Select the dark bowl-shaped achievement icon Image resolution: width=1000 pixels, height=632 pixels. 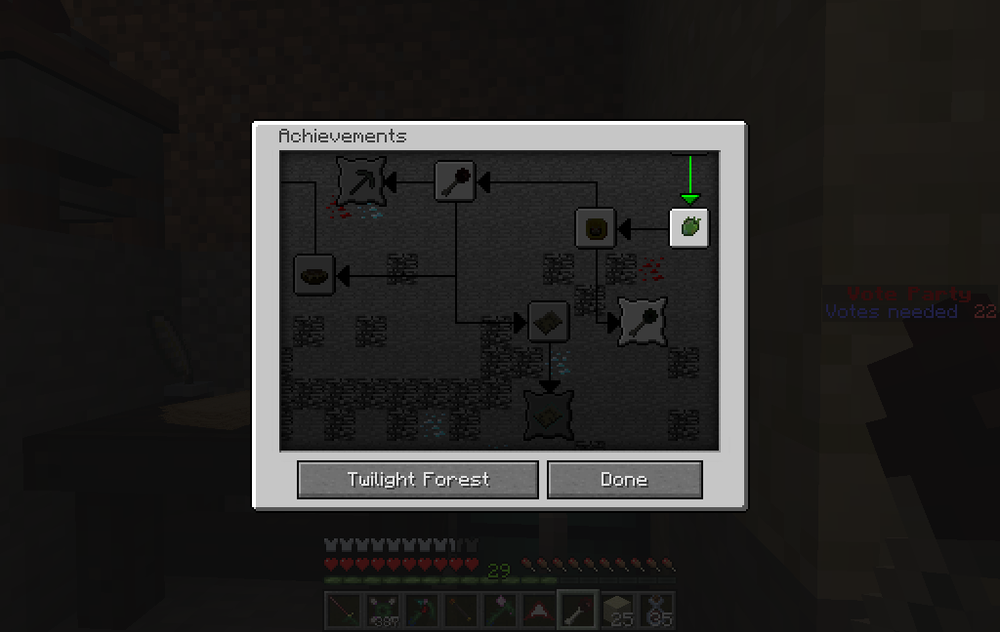click(x=314, y=274)
